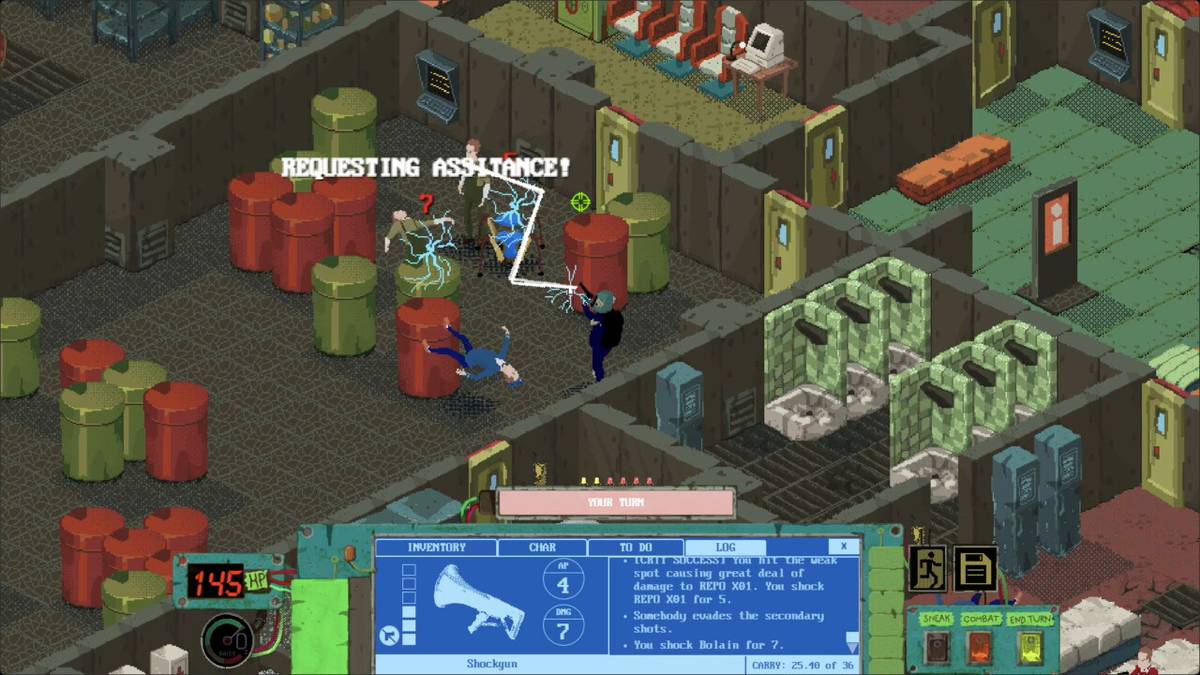Close the blue info panel
The width and height of the screenshot is (1200, 675).
click(843, 546)
